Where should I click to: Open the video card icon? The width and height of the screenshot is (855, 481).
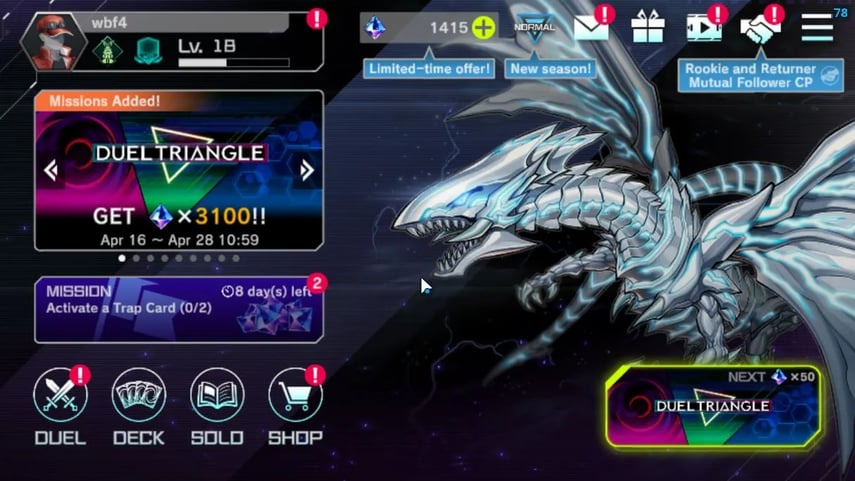[x=704, y=28]
